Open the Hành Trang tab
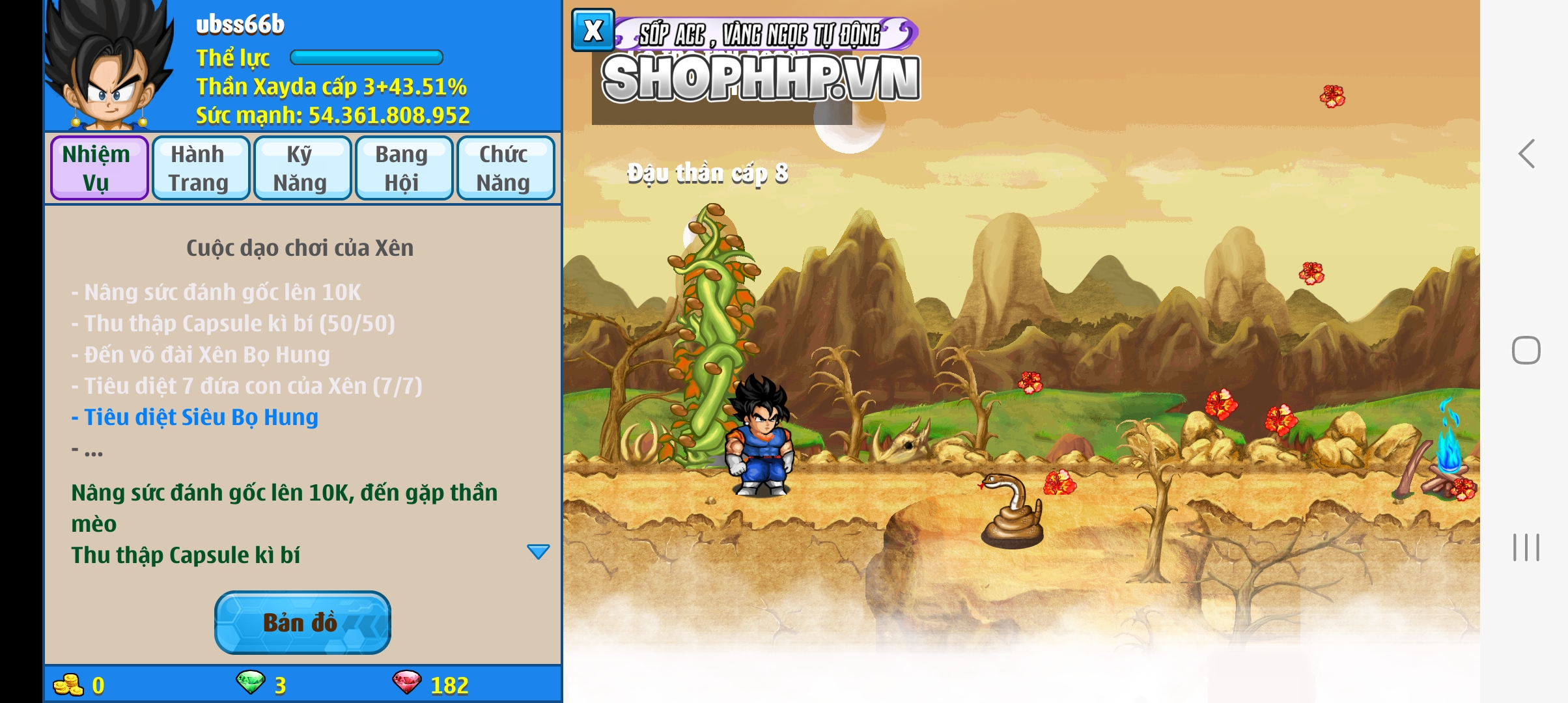 coord(201,168)
